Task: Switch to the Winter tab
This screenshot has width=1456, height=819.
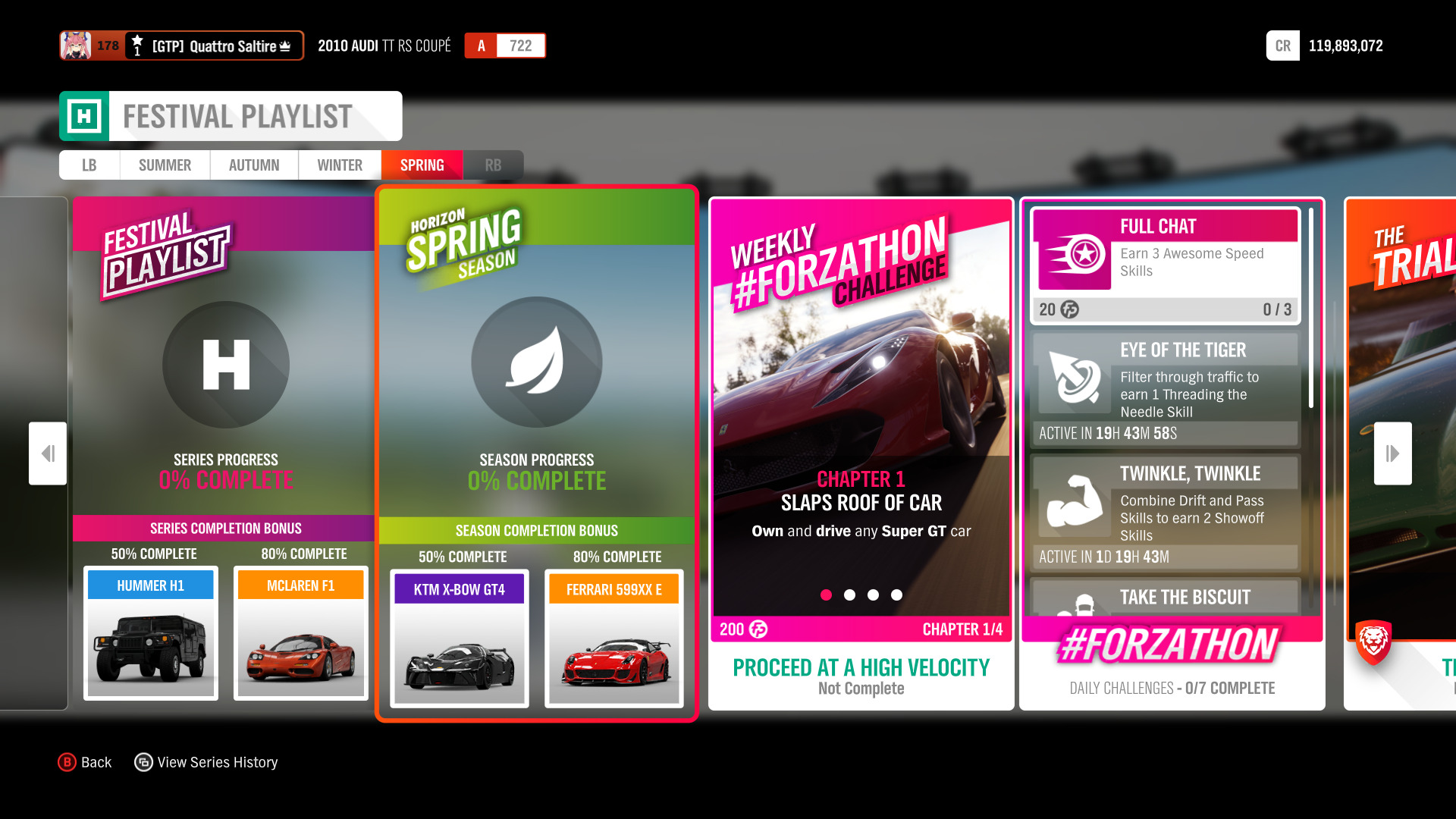Action: (339, 165)
